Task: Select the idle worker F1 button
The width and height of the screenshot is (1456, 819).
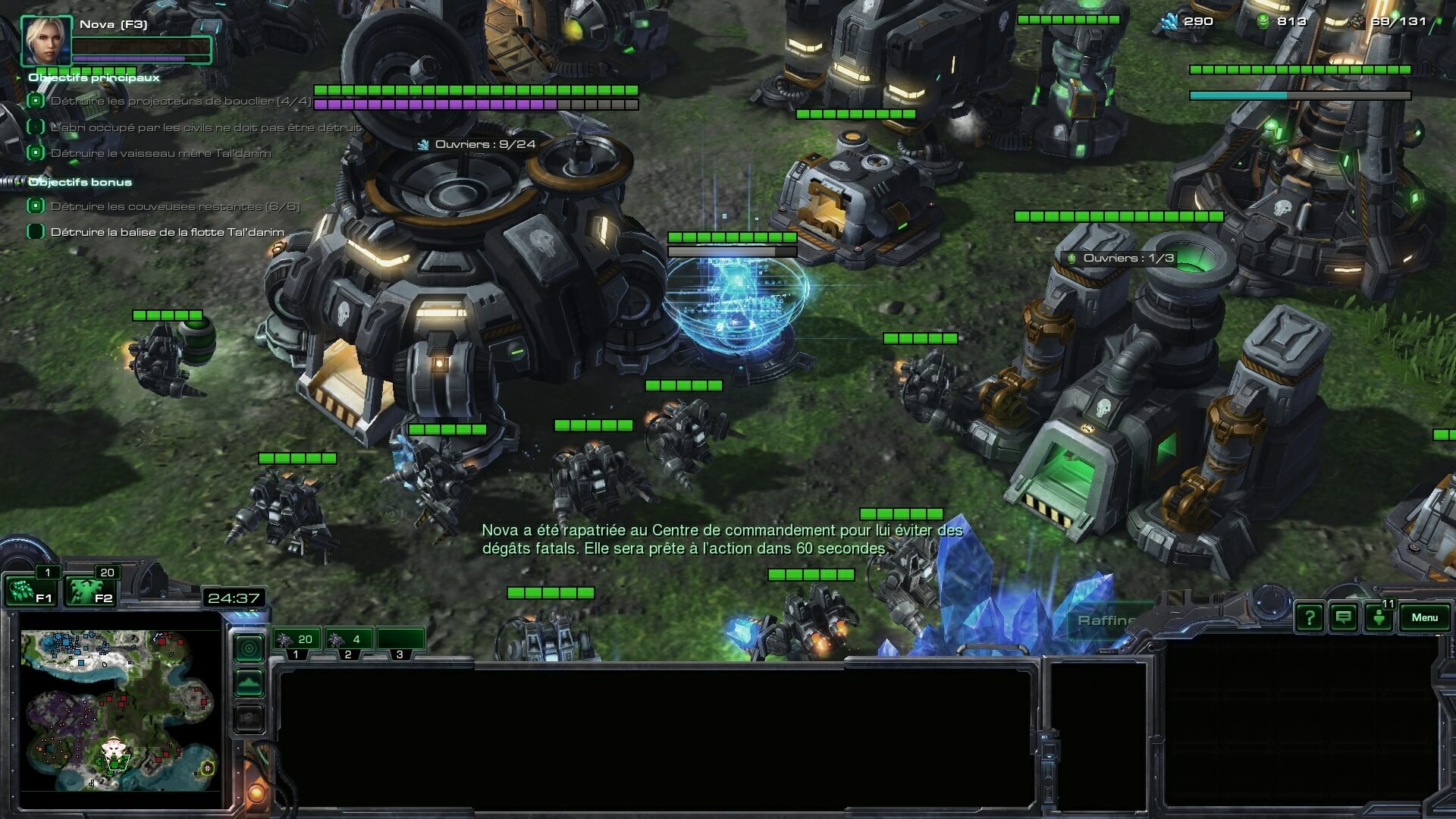Action: (x=30, y=591)
